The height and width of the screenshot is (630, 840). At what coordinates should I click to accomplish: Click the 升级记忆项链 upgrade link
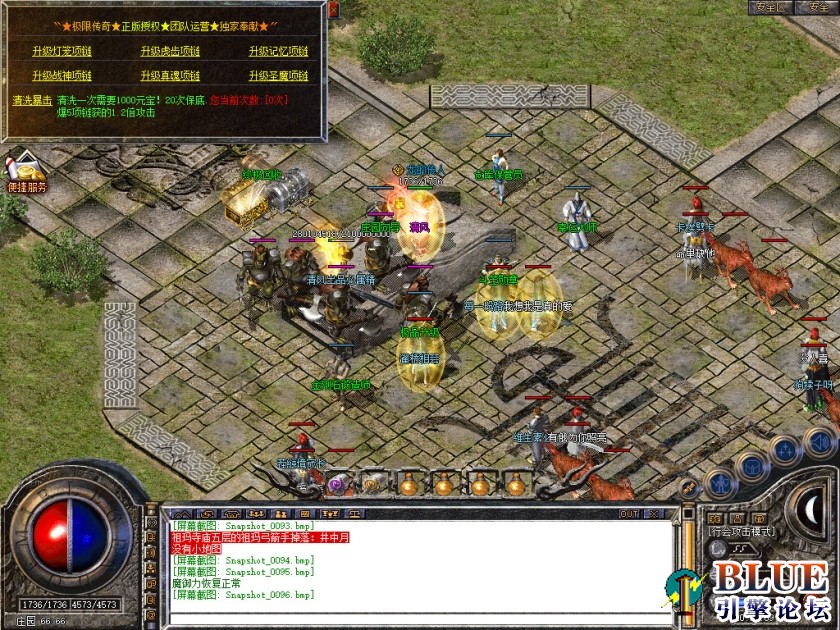point(278,51)
